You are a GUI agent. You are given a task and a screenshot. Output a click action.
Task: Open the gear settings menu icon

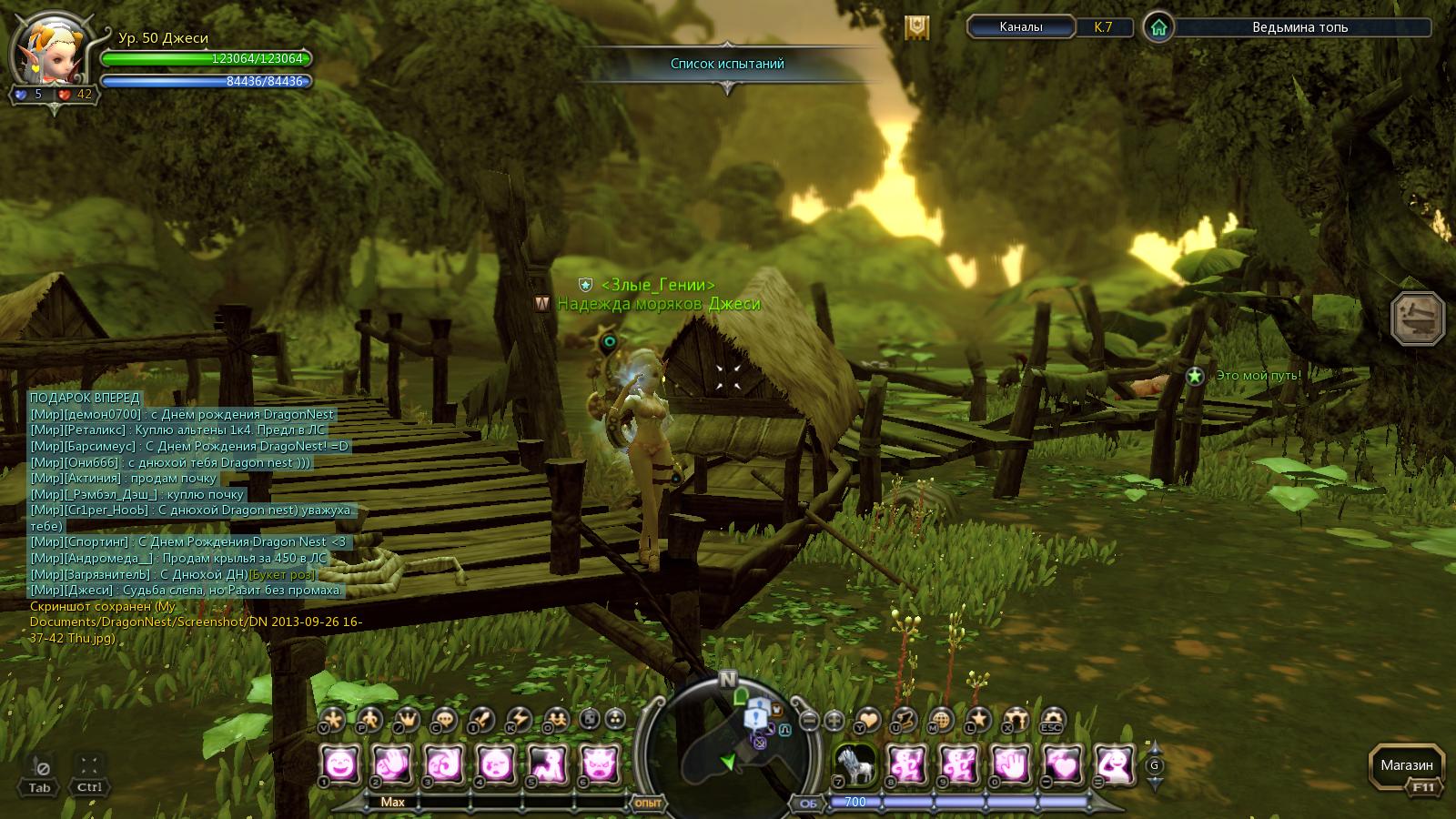pyautogui.click(x=1053, y=721)
